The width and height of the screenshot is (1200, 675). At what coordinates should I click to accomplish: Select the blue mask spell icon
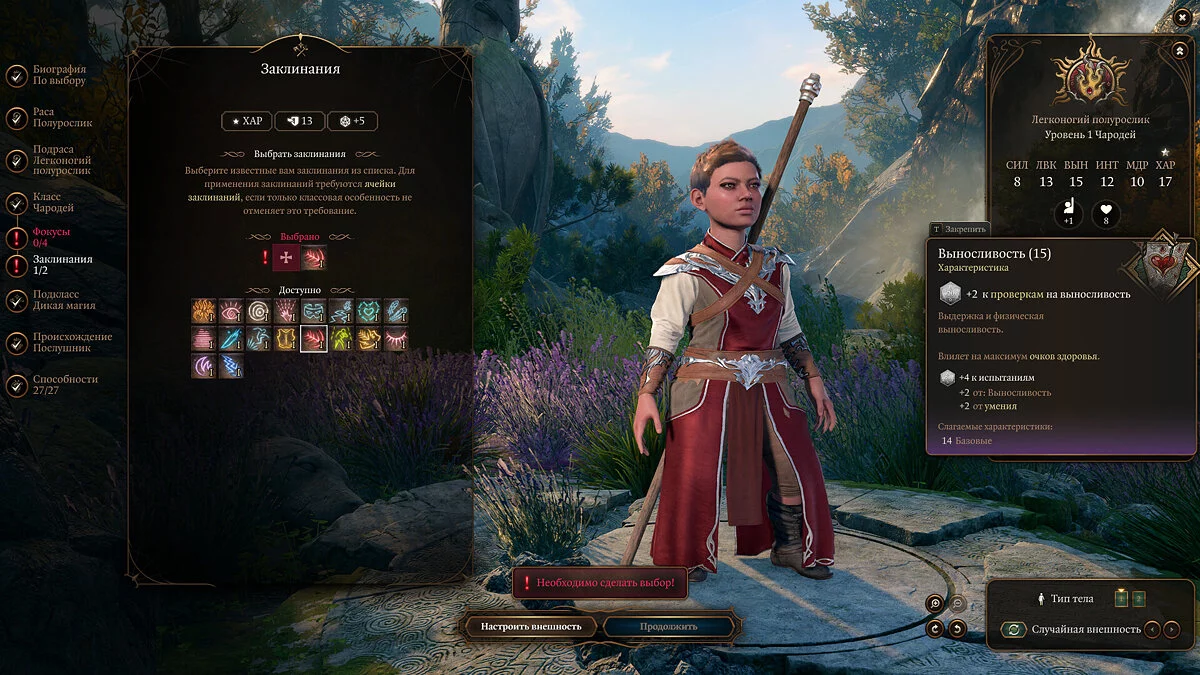point(314,311)
